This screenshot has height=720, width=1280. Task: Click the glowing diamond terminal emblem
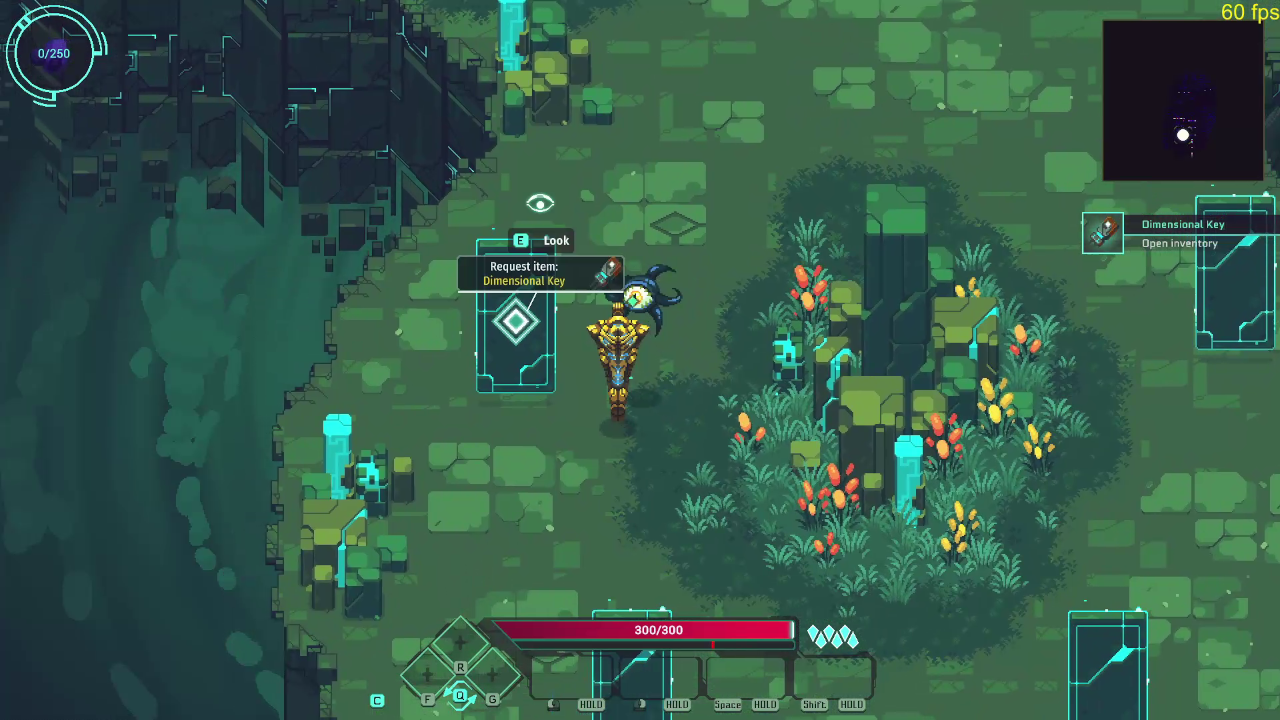click(x=515, y=321)
